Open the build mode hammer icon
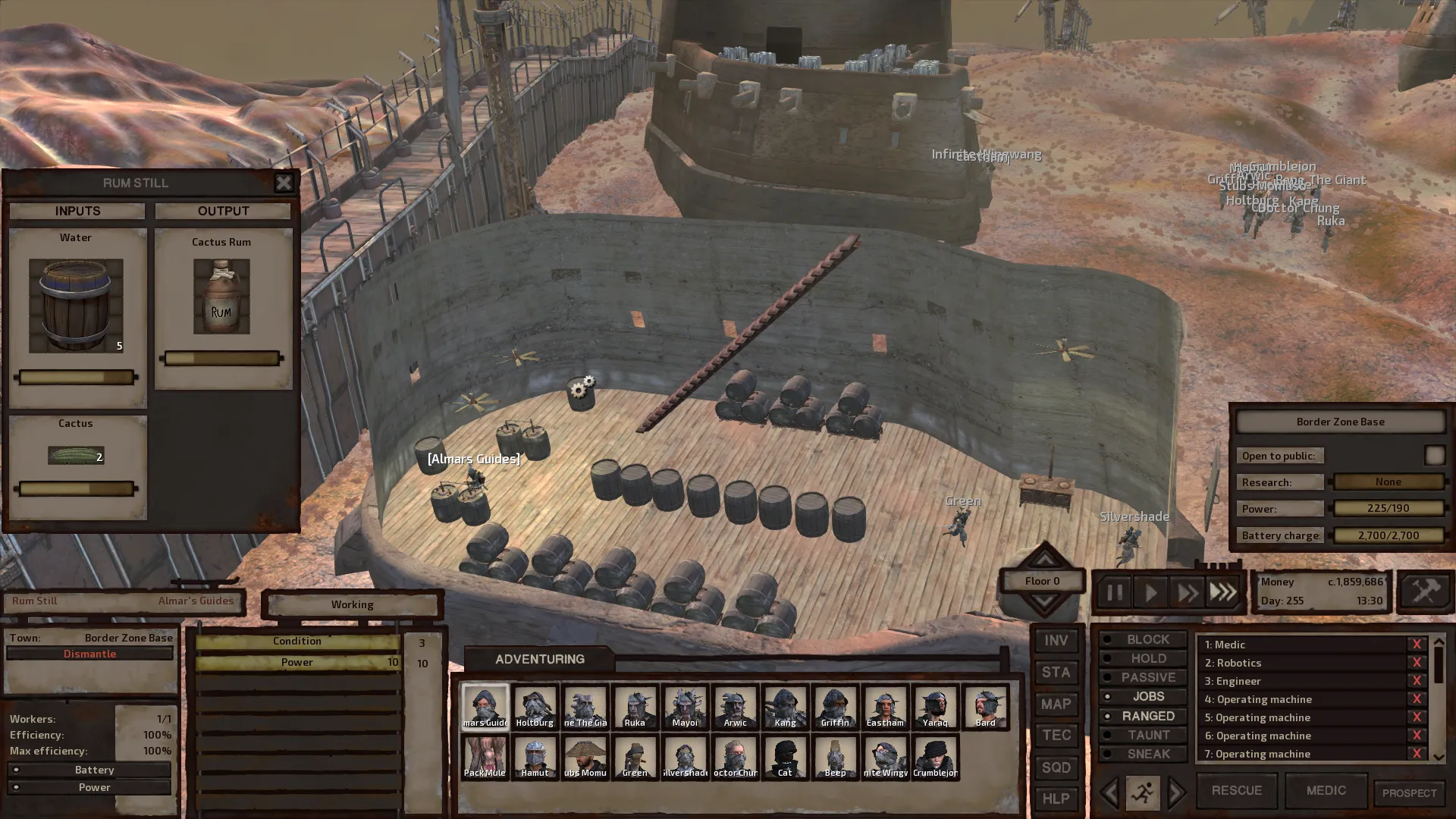 pos(1425,591)
